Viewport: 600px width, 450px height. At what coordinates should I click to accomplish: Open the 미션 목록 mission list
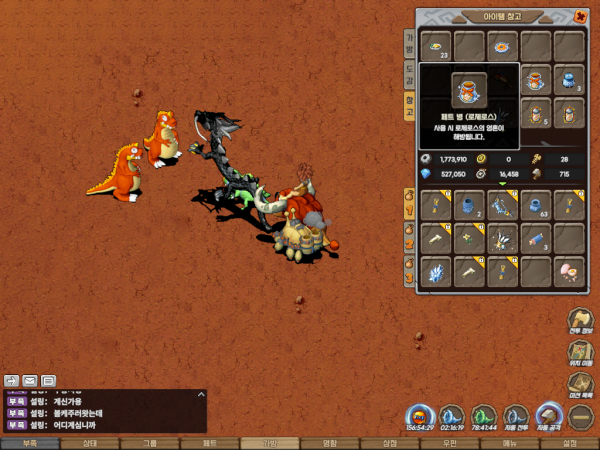(581, 386)
